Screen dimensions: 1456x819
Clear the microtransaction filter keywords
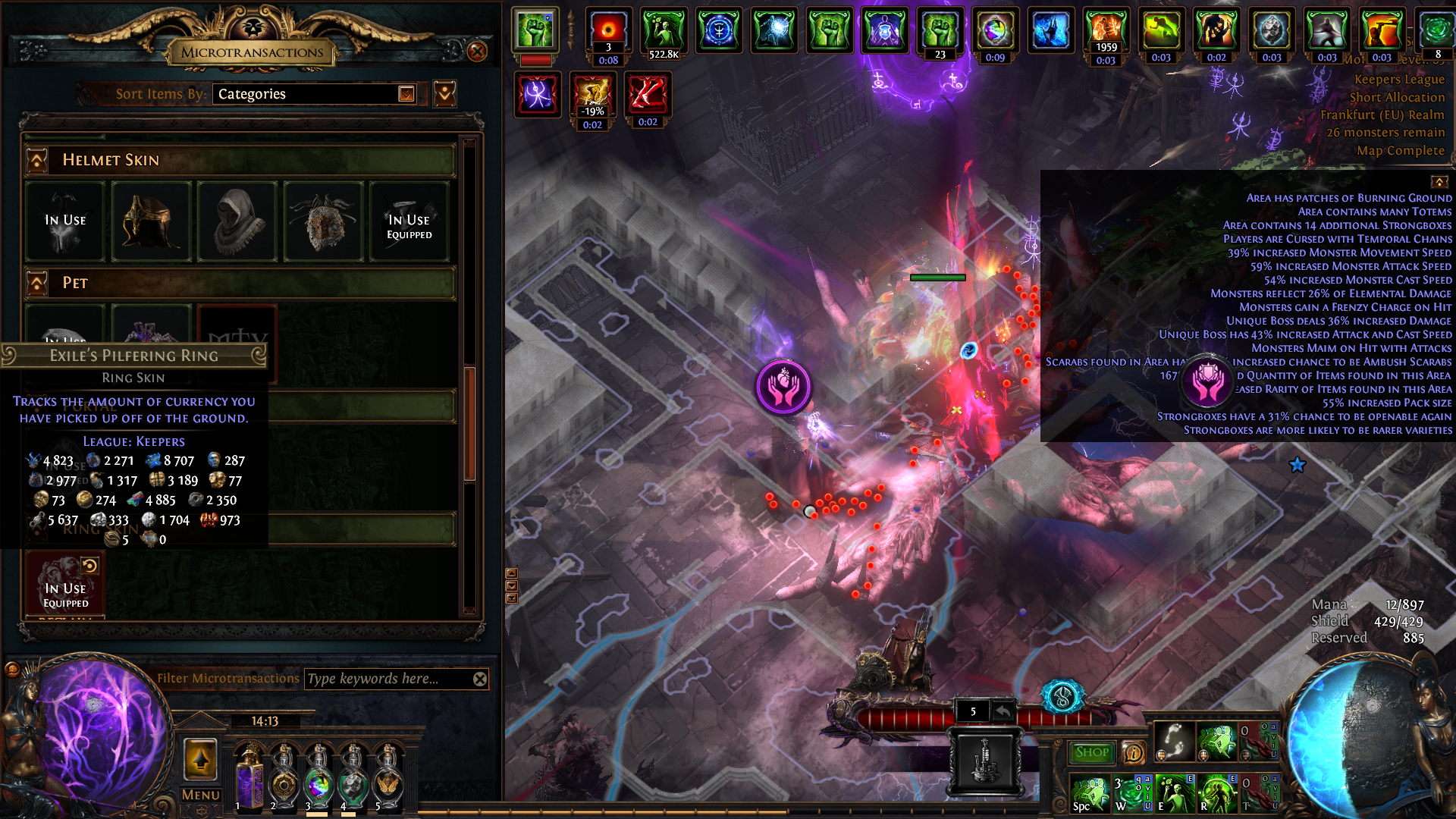coord(480,679)
